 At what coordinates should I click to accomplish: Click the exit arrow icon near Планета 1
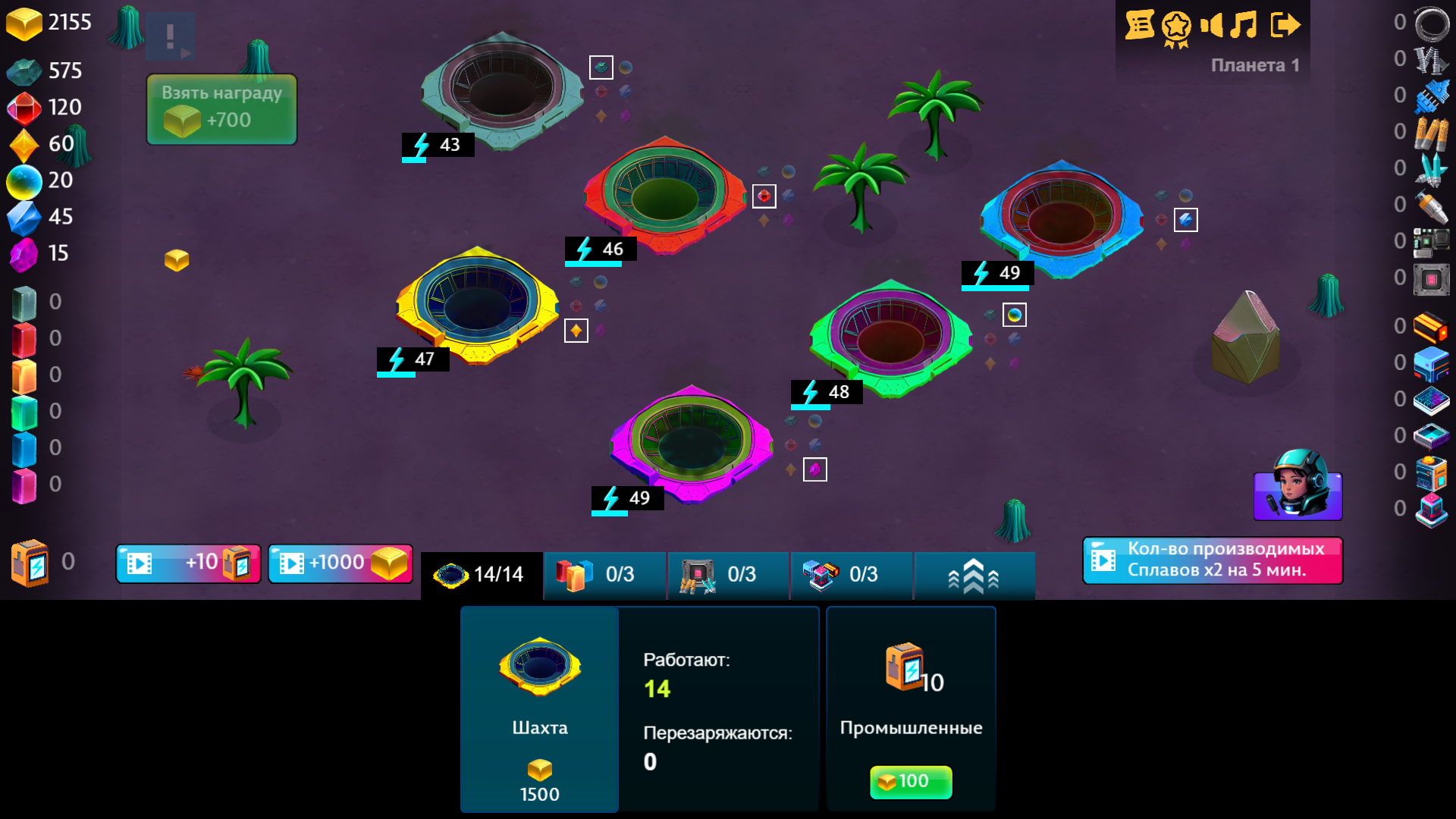pyautogui.click(x=1287, y=25)
